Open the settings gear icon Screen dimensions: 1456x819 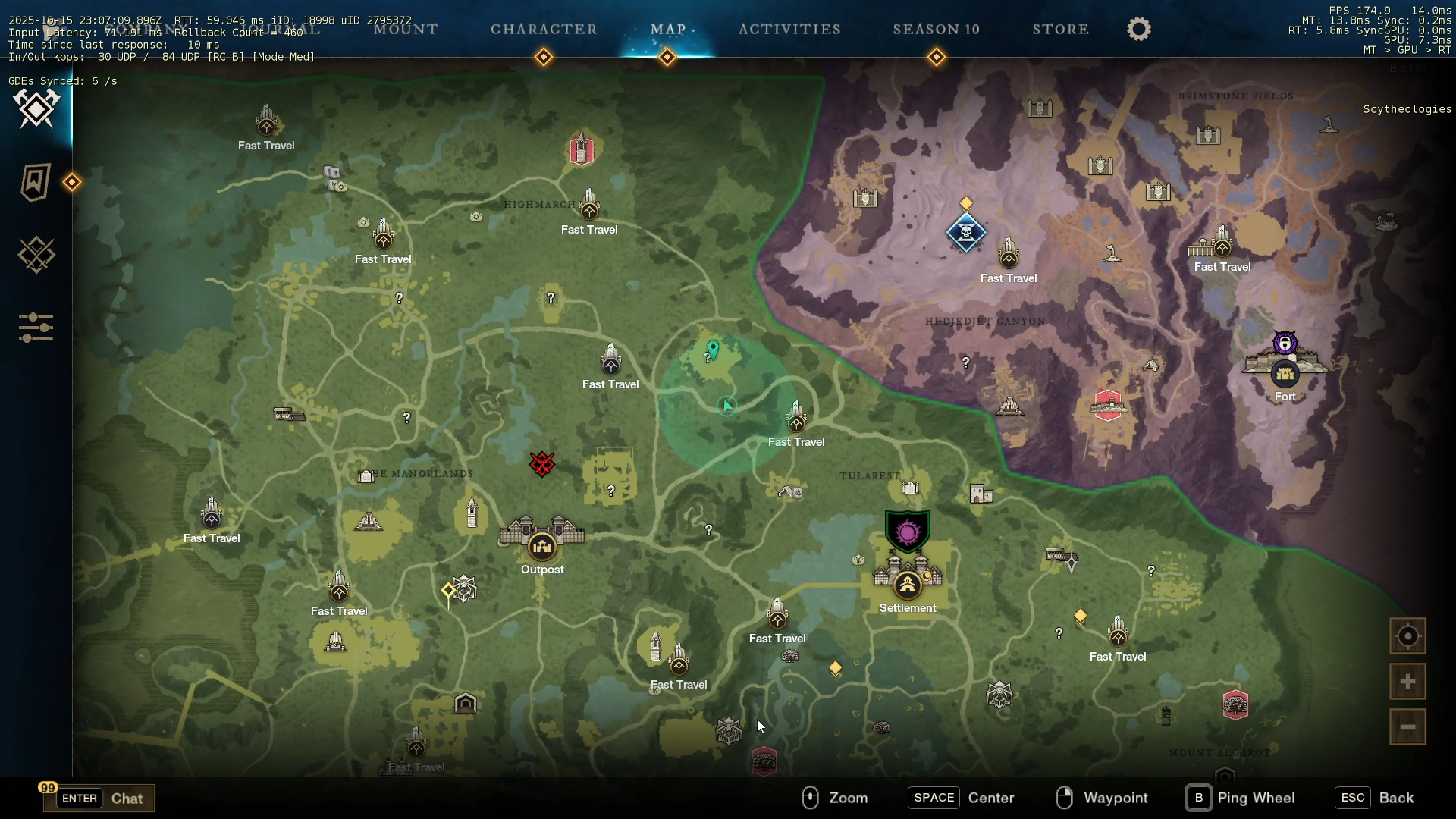click(x=1138, y=30)
